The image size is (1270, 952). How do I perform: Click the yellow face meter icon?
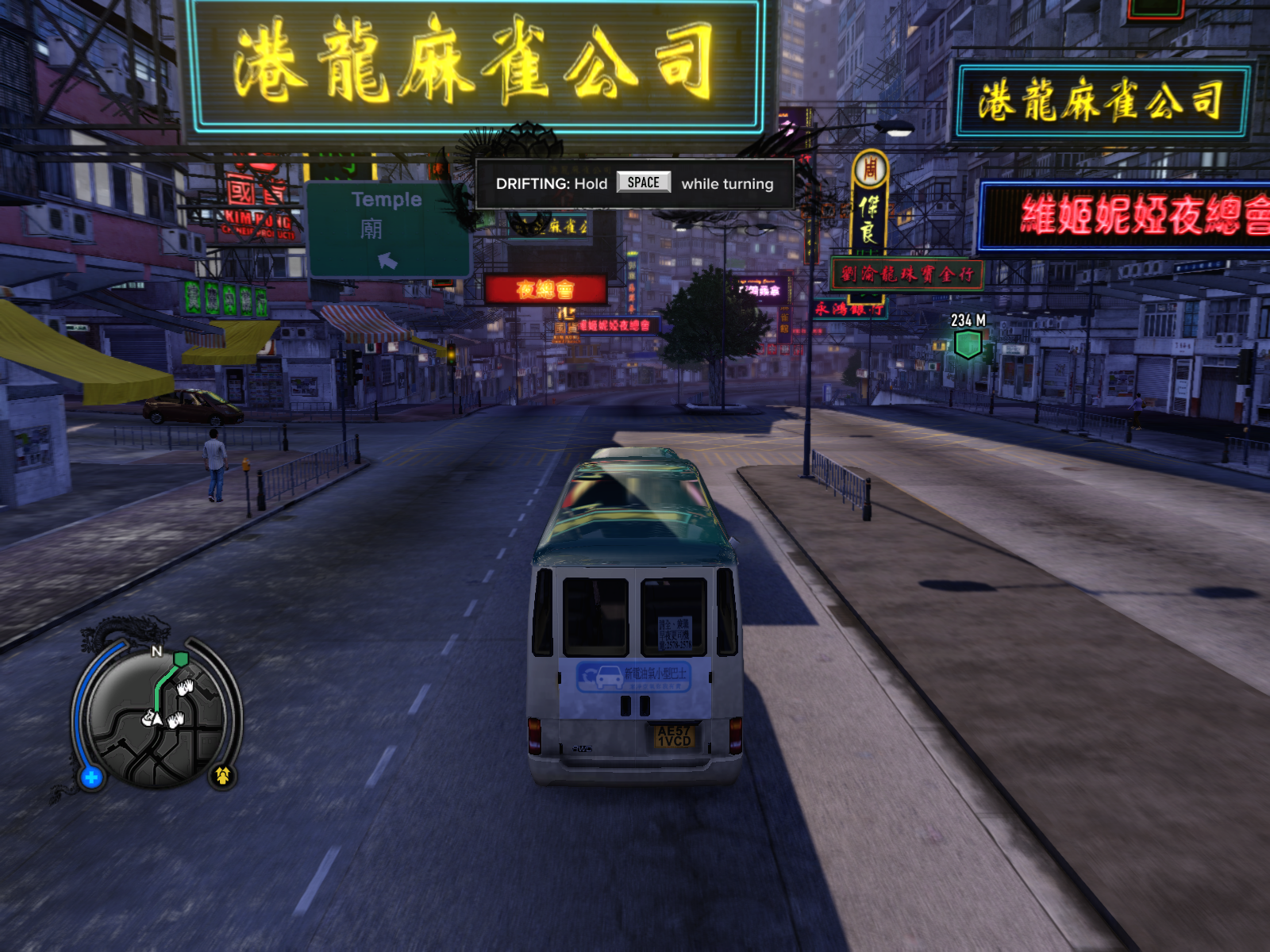click(x=222, y=775)
